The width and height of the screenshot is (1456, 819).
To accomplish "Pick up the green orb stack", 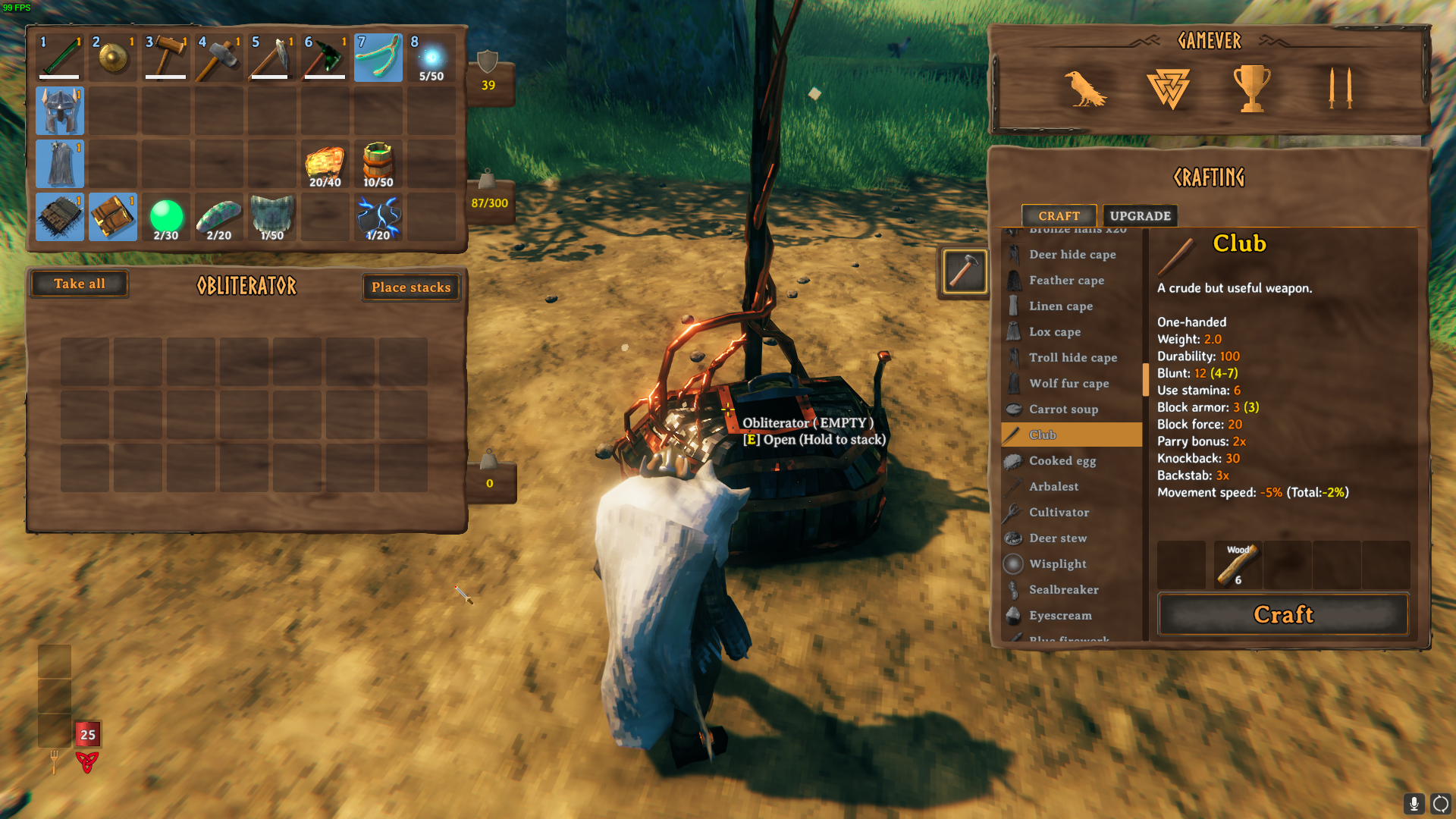I will [166, 217].
